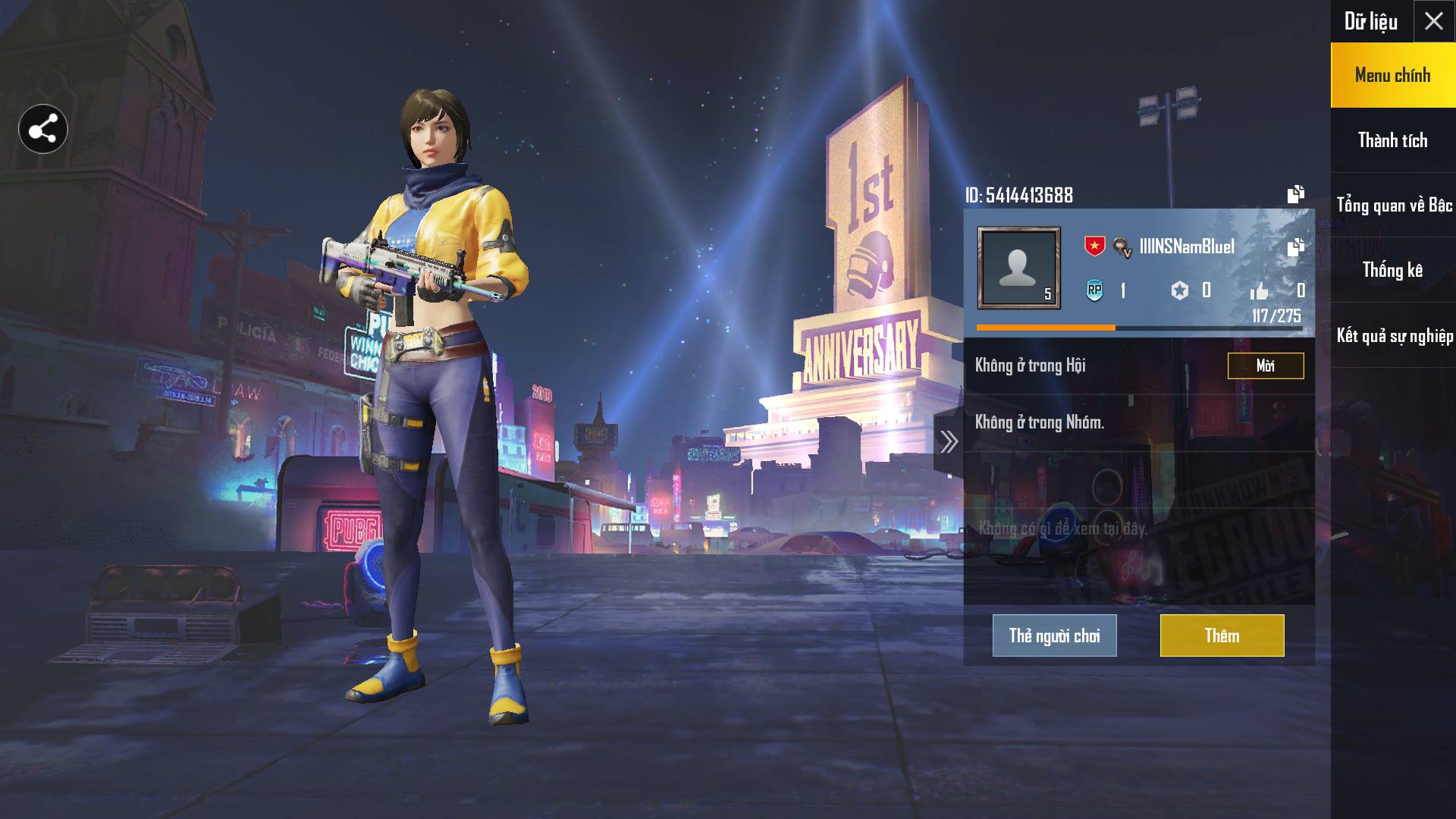Click the thumbs-up like icon
The image size is (1456, 819).
(1259, 291)
